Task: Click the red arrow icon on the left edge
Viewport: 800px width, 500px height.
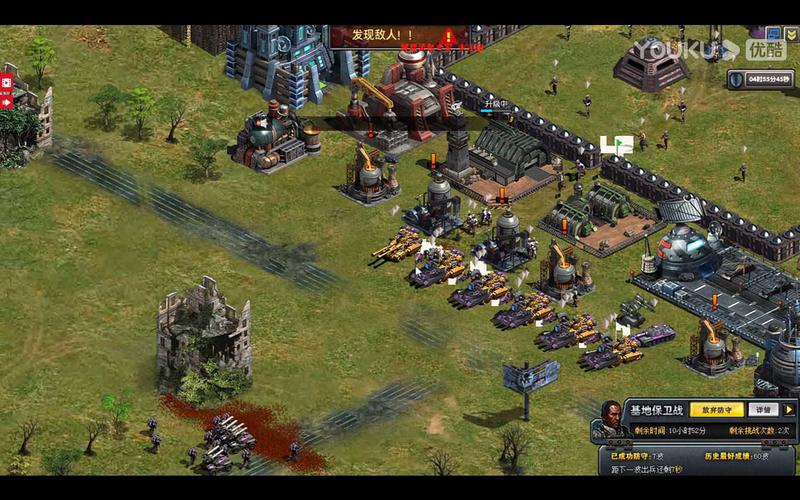Action: click(x=6, y=101)
